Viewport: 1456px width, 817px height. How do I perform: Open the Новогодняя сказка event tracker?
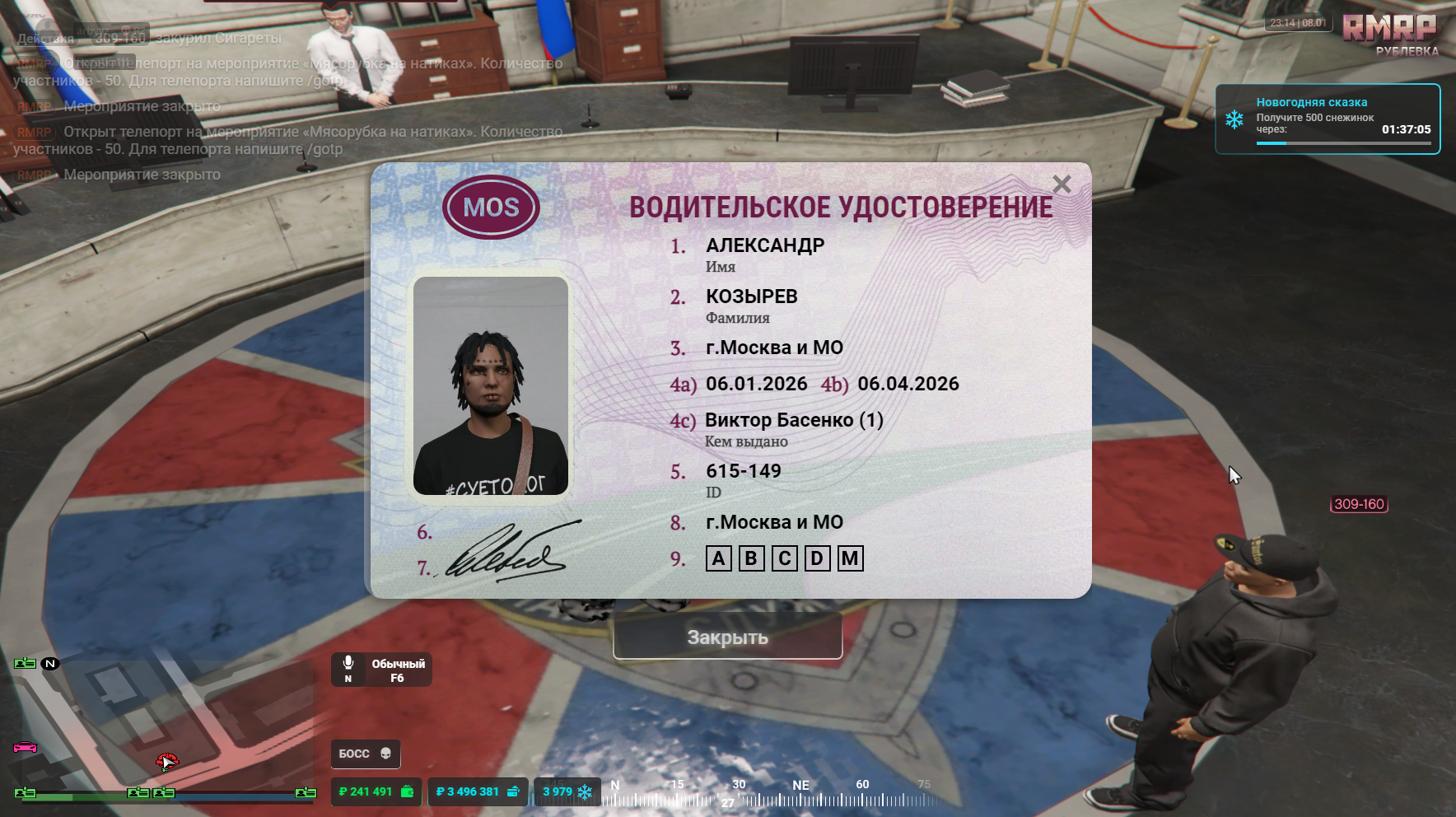click(x=1328, y=119)
